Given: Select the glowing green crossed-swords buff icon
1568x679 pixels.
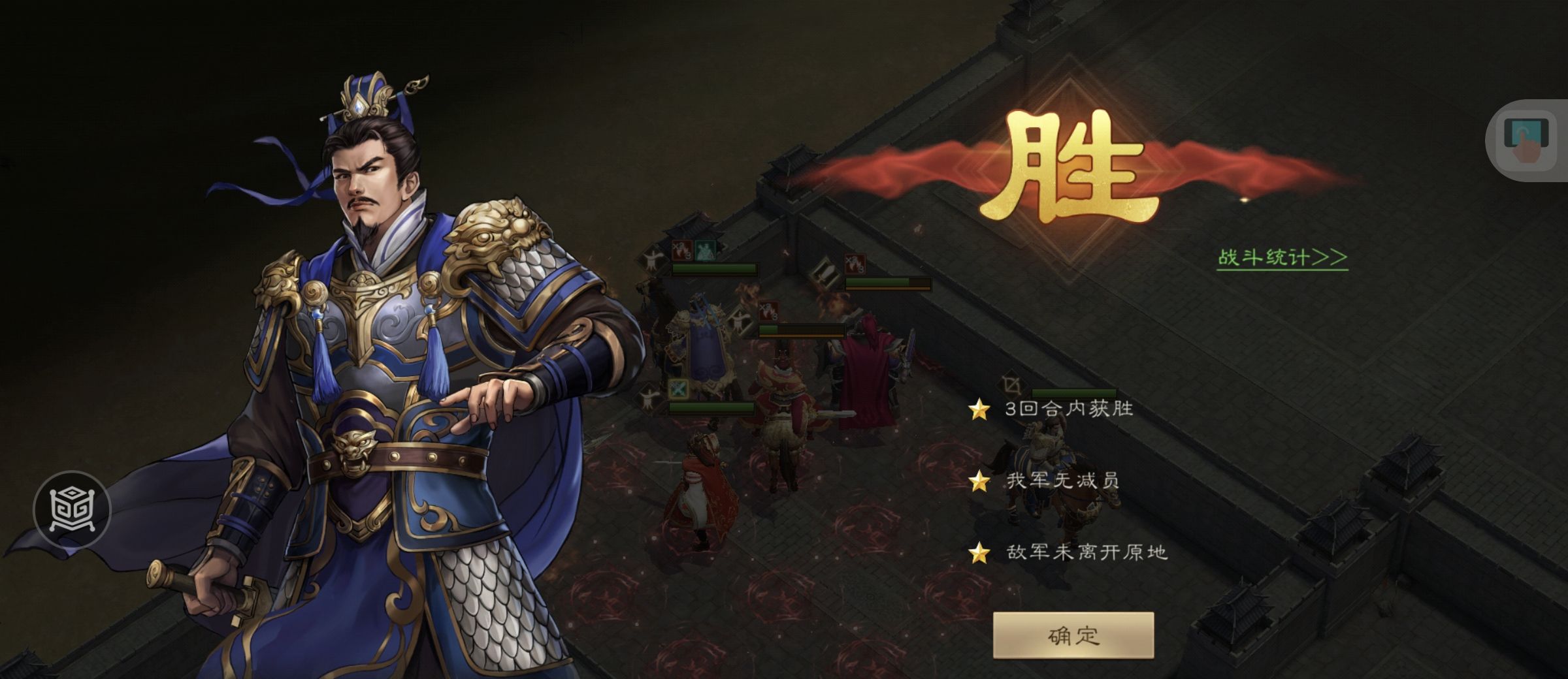Looking at the screenshot, I should (x=678, y=388).
